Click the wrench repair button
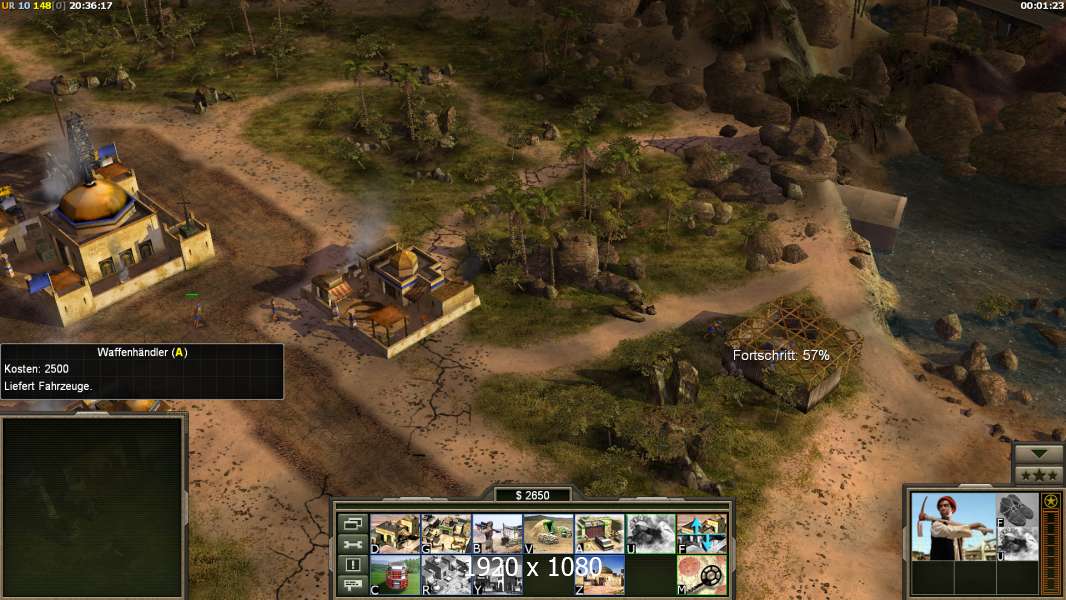 [x=352, y=544]
